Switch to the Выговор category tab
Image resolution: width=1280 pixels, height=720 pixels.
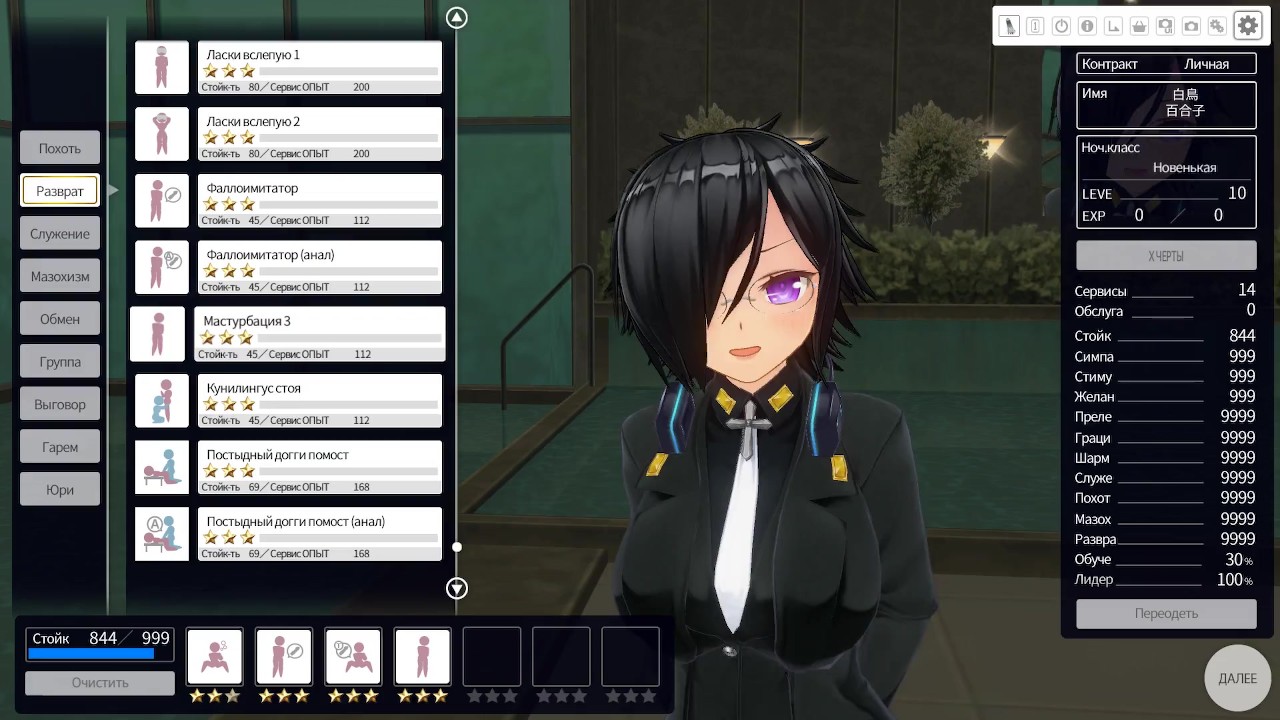point(60,405)
